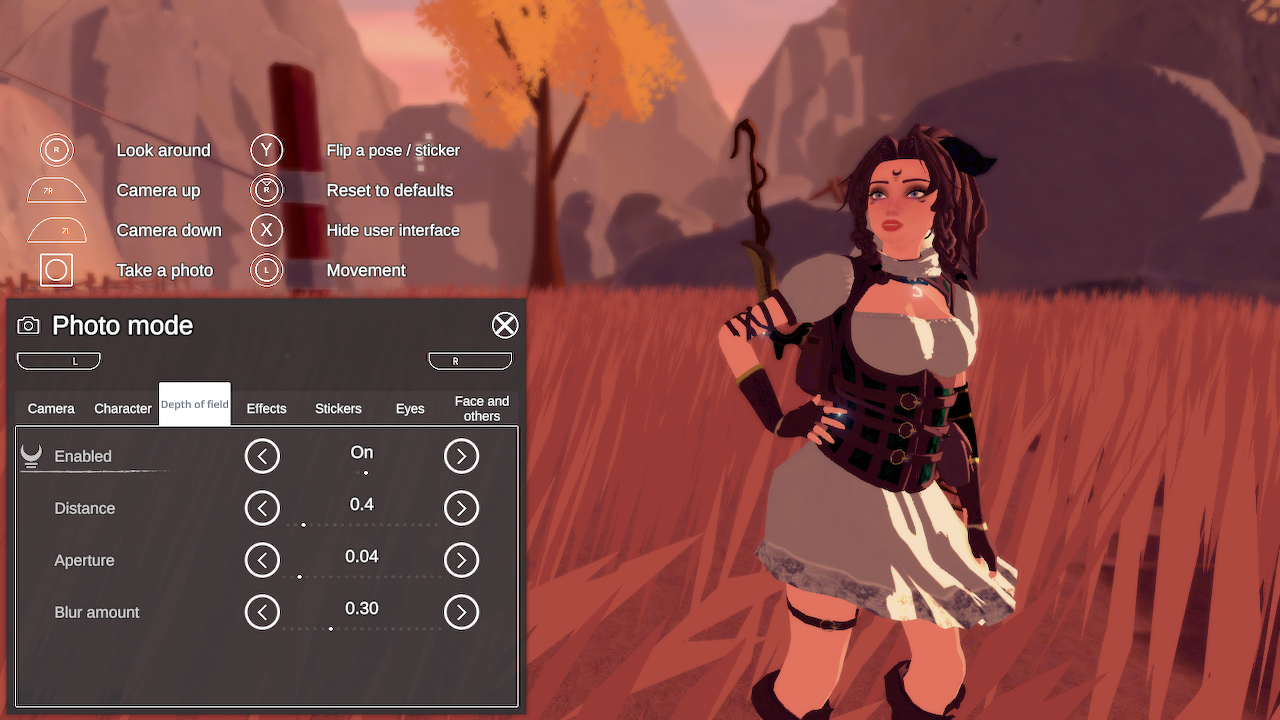Click the ZR trigger icon for camera up
The width and height of the screenshot is (1280, 720).
point(56,190)
